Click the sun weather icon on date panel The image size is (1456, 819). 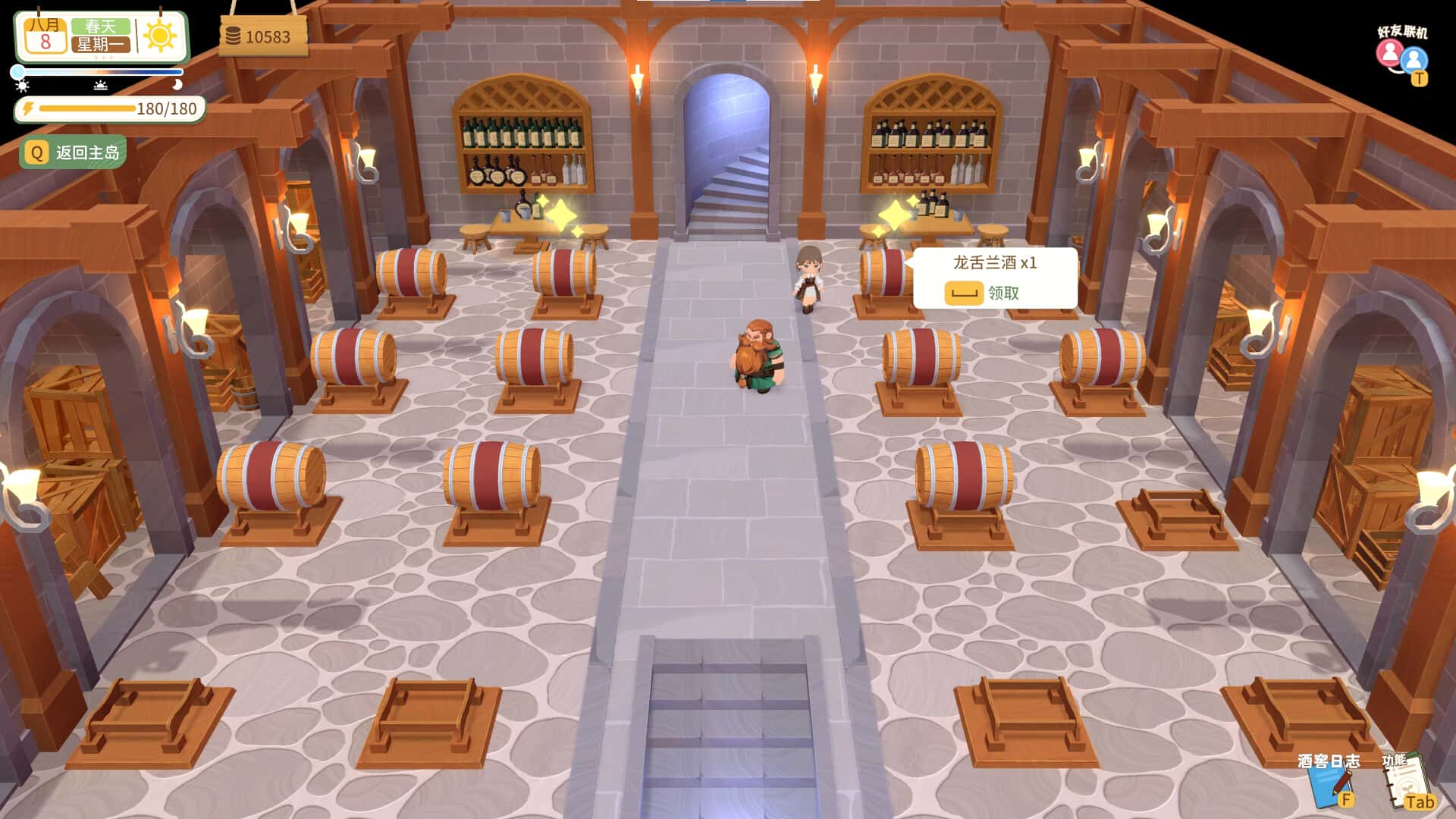point(162,36)
